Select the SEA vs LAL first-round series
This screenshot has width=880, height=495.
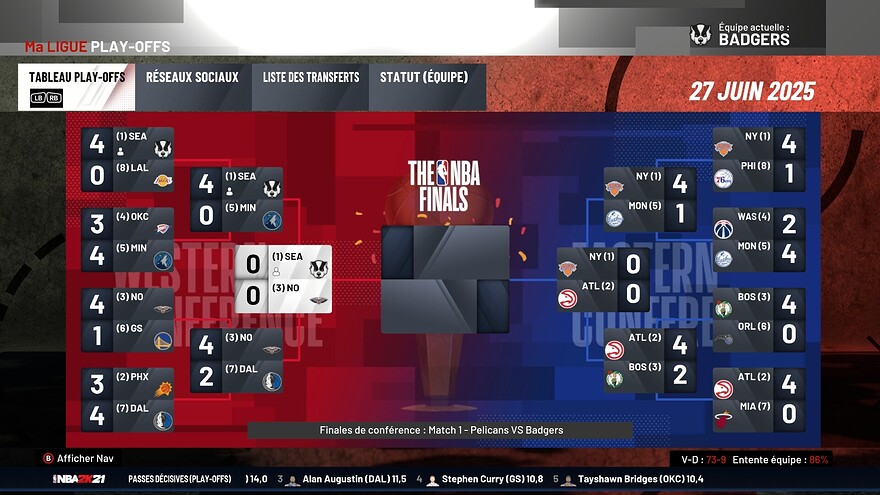pos(128,159)
